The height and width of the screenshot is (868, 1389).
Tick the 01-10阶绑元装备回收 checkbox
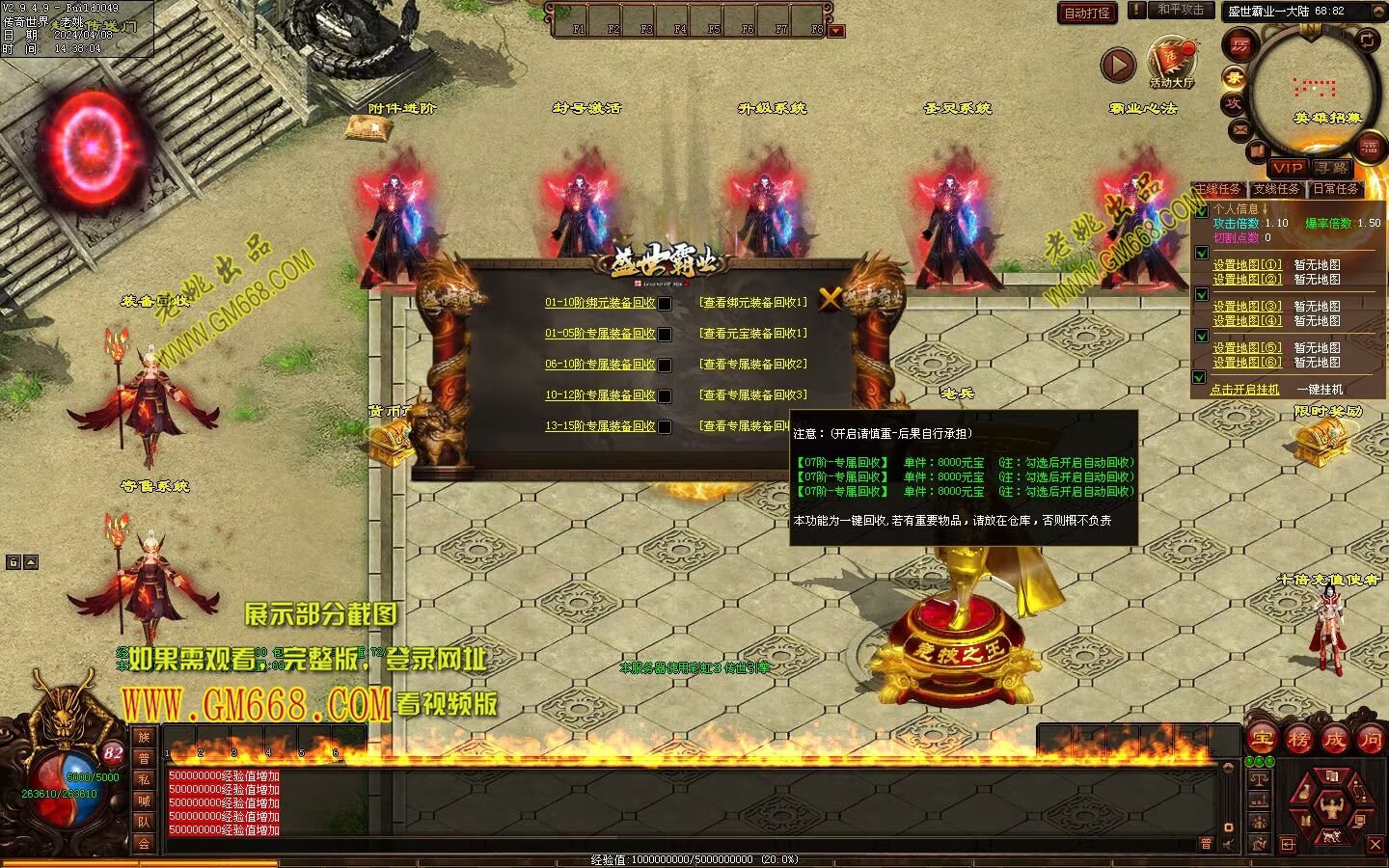point(665,304)
